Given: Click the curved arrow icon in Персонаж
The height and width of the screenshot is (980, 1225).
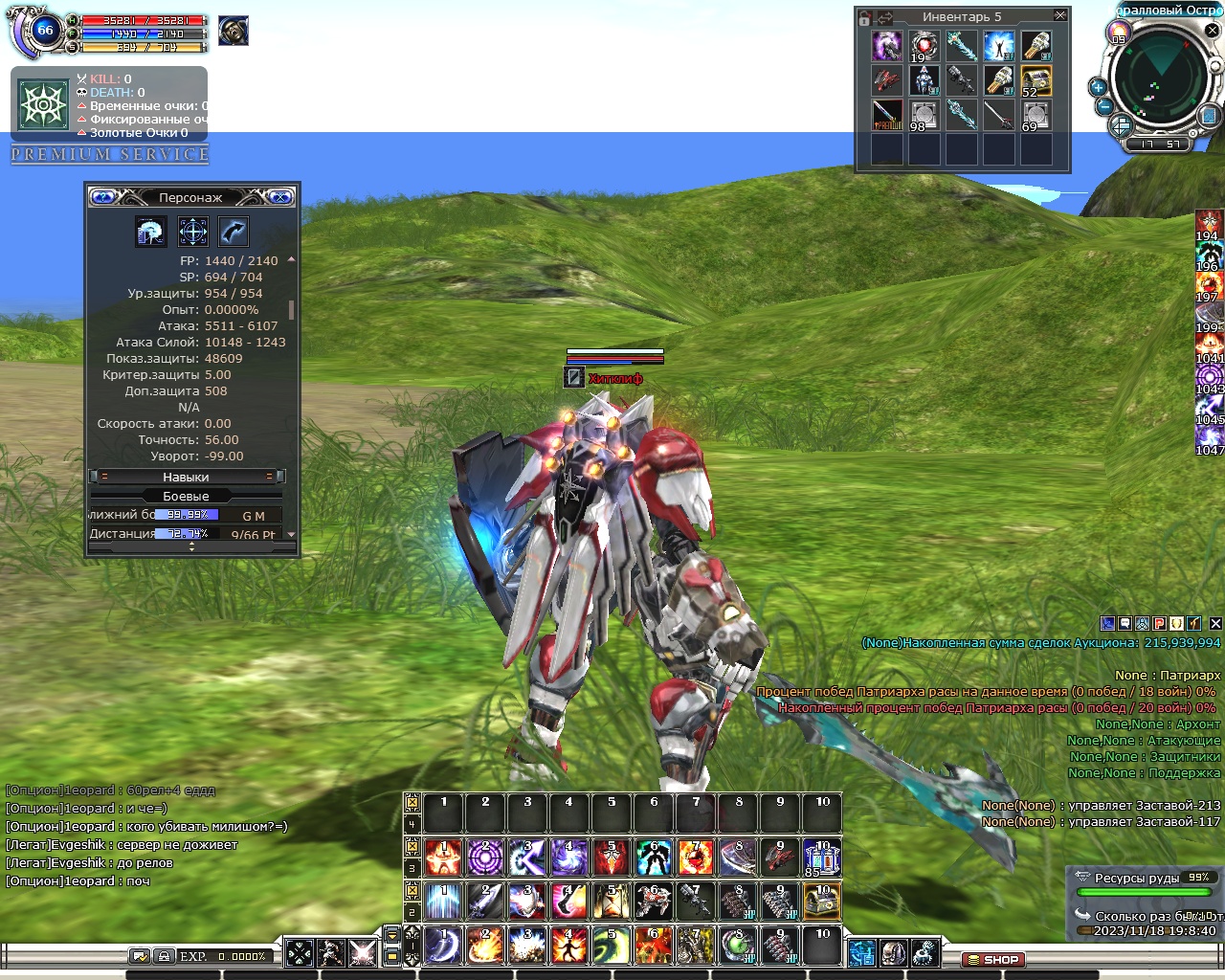Looking at the screenshot, I should pyautogui.click(x=234, y=232).
